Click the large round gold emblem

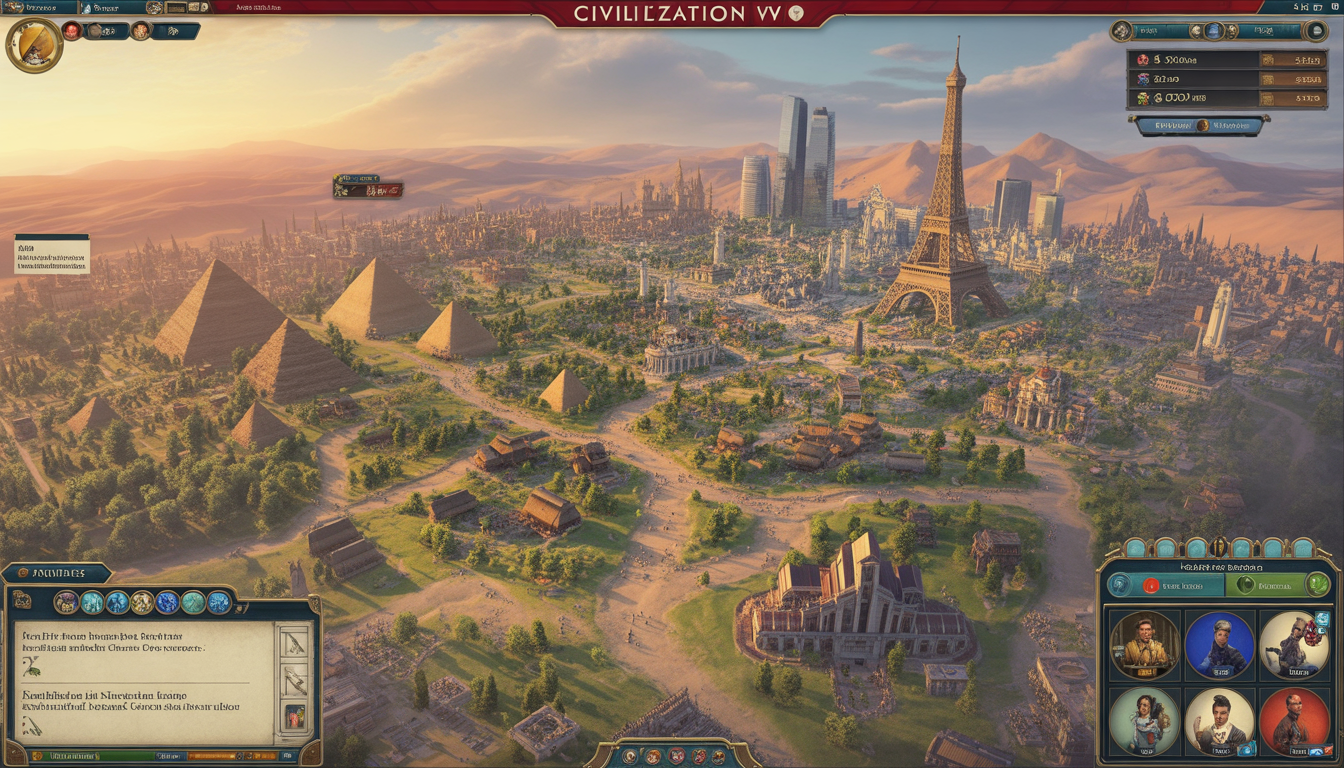tap(34, 45)
